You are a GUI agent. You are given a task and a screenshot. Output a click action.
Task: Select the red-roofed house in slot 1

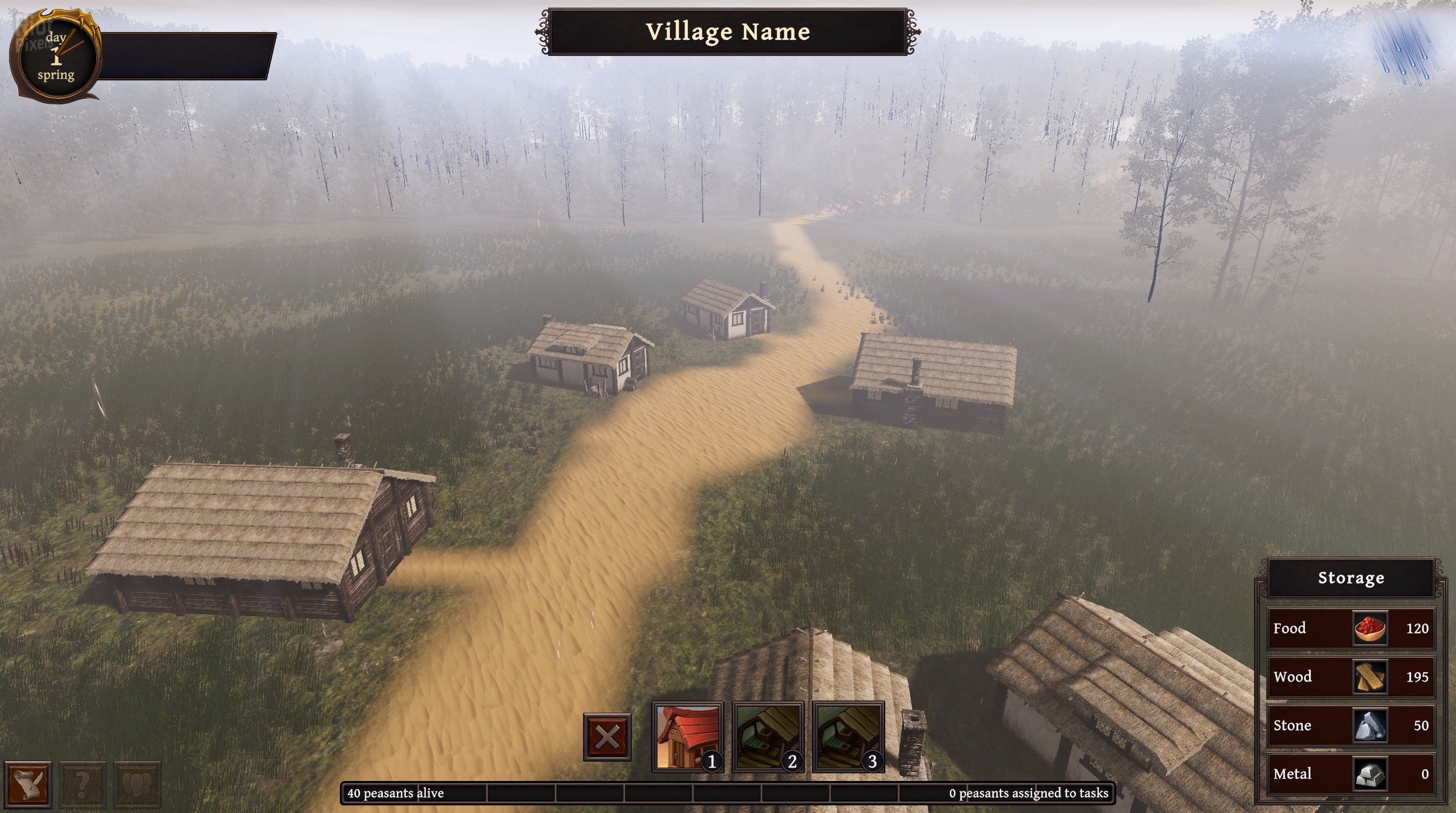pyautogui.click(x=687, y=737)
